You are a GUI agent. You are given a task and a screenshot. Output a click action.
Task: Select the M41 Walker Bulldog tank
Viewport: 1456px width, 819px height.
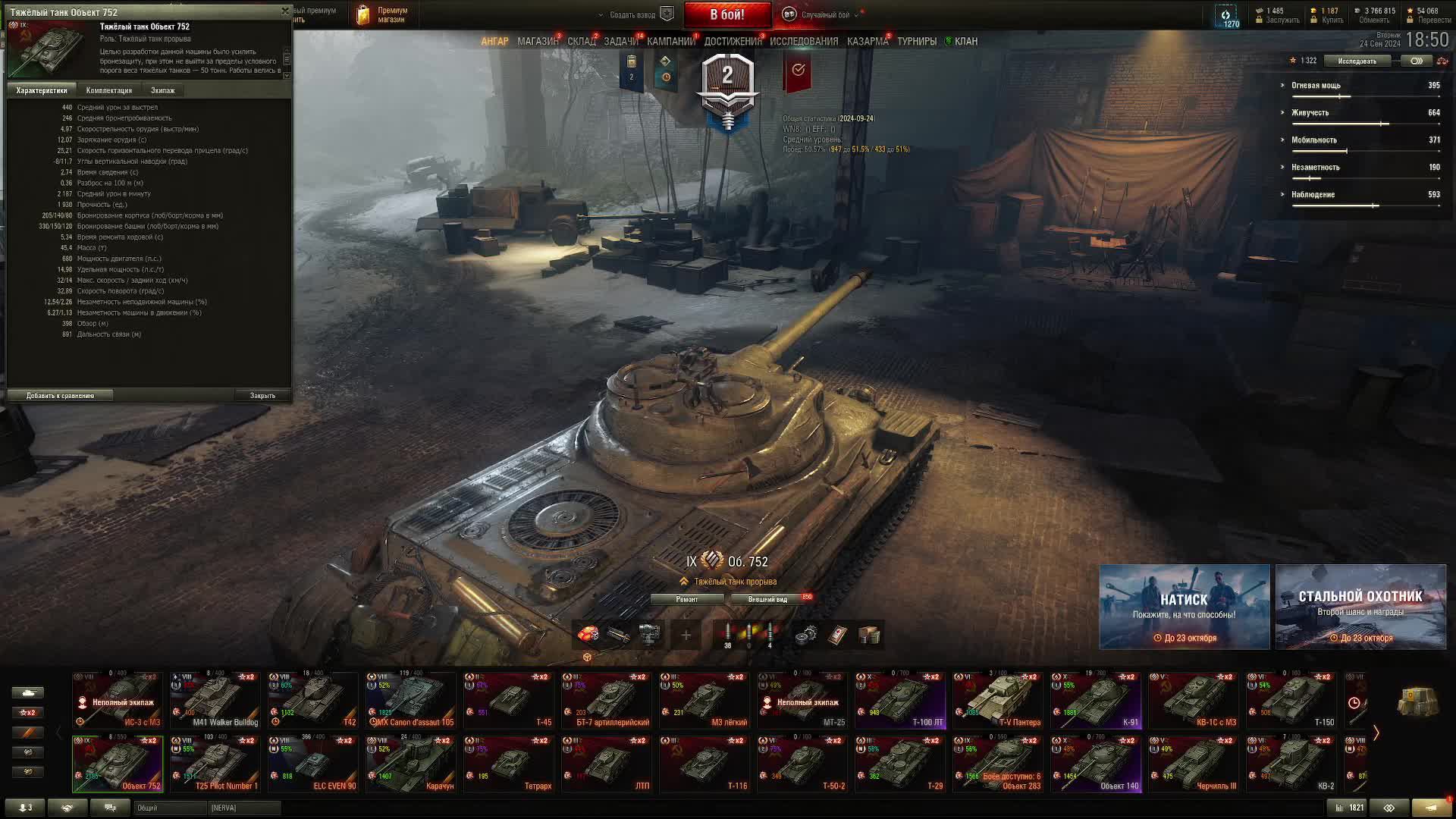pos(215,700)
